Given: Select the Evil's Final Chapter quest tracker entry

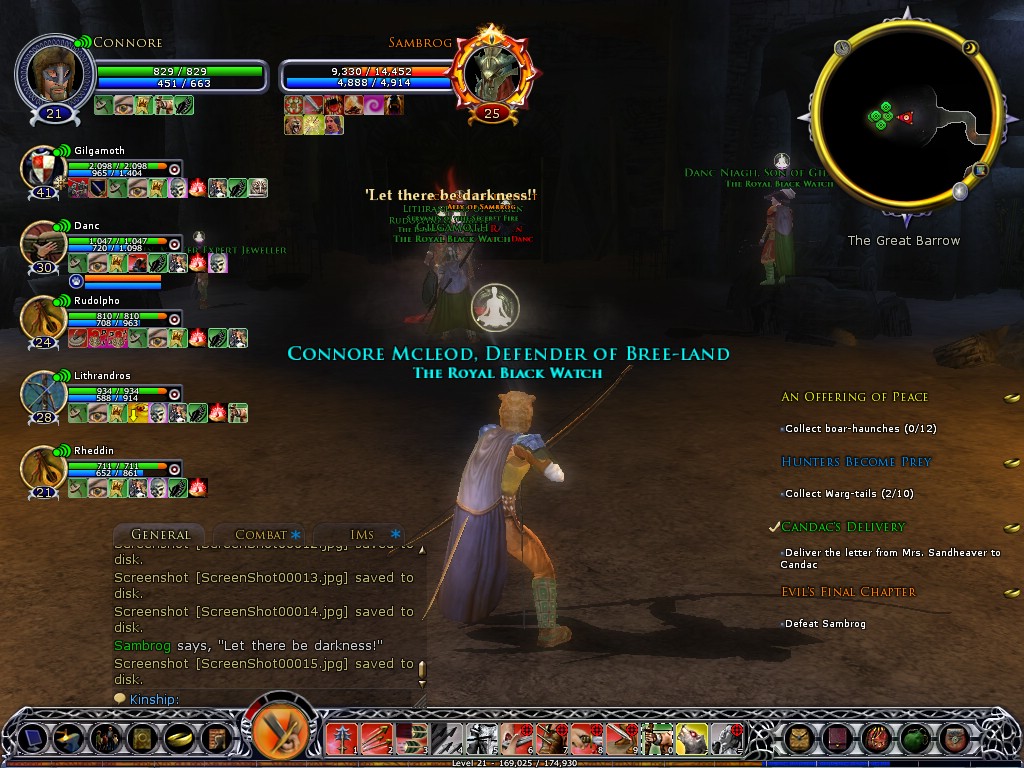Looking at the screenshot, I should (848, 592).
